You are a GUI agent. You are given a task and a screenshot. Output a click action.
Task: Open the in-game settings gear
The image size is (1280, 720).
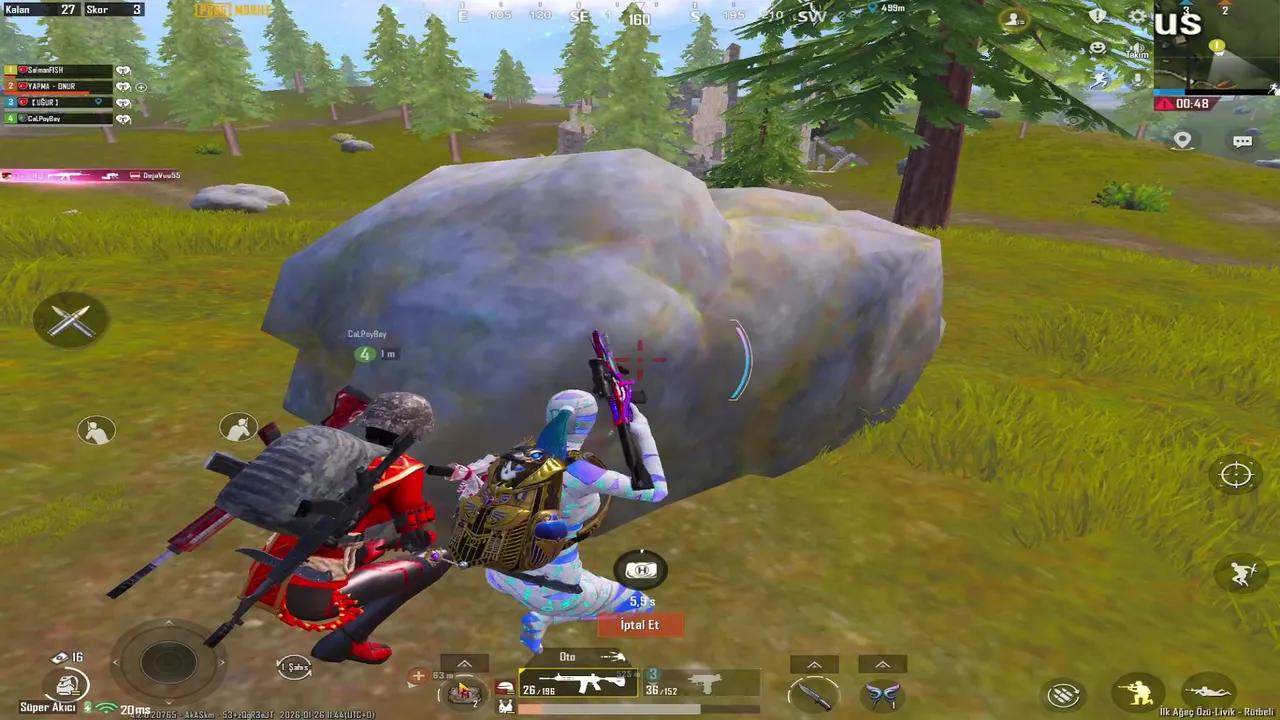1135,15
